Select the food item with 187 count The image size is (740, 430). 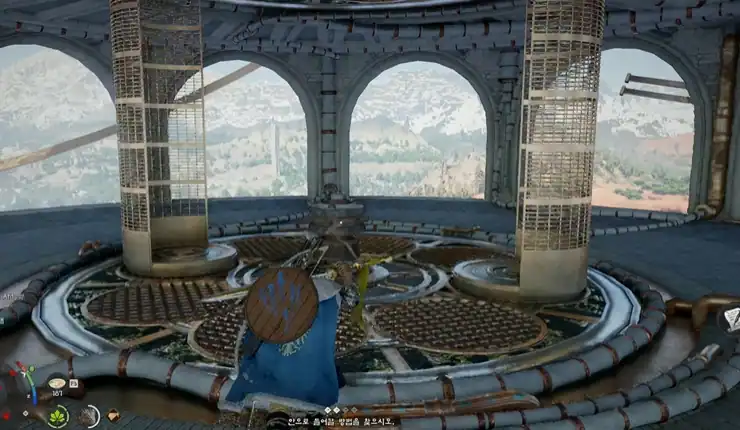[x=57, y=384]
